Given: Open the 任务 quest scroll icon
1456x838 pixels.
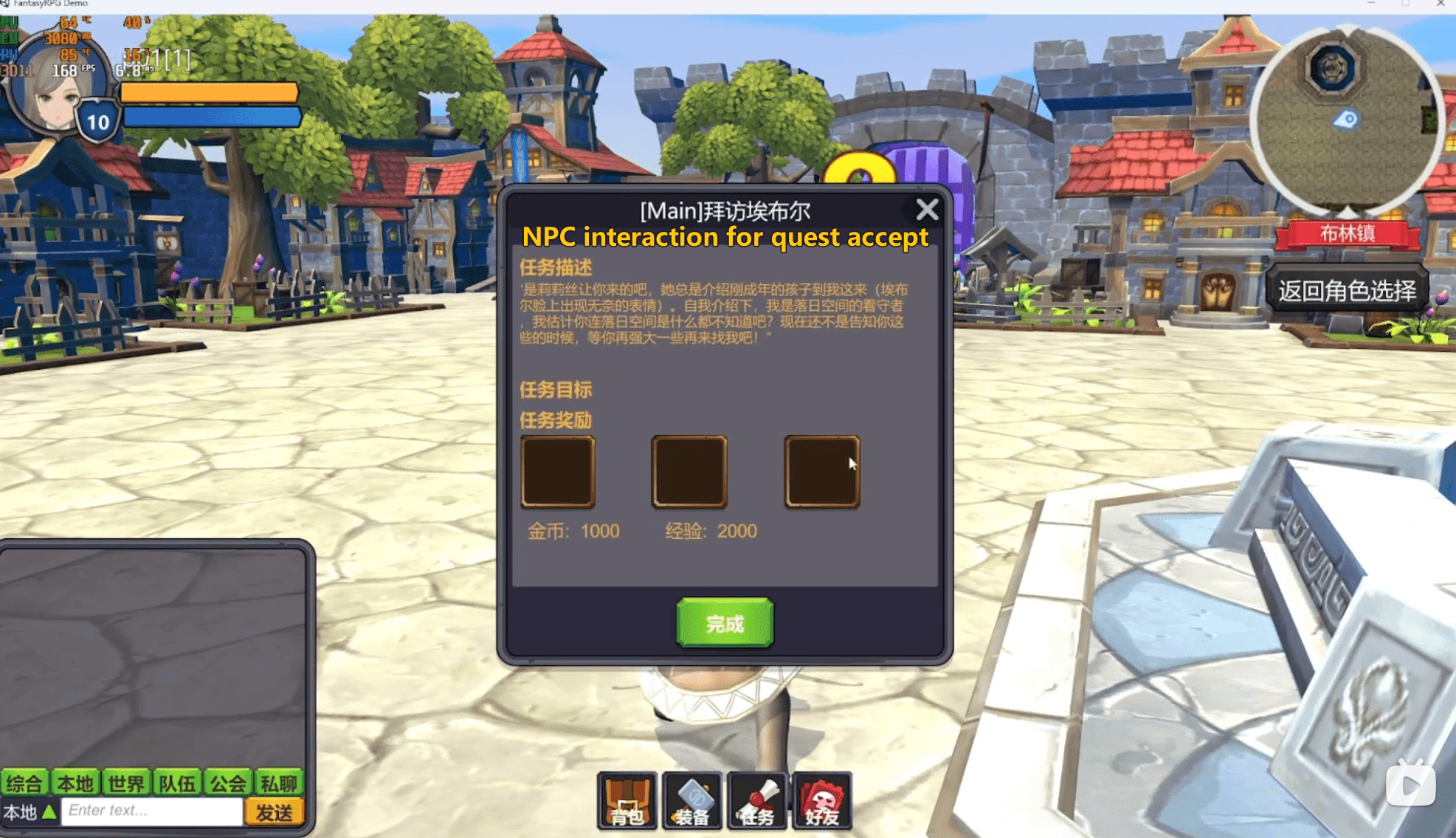Looking at the screenshot, I should 756,803.
